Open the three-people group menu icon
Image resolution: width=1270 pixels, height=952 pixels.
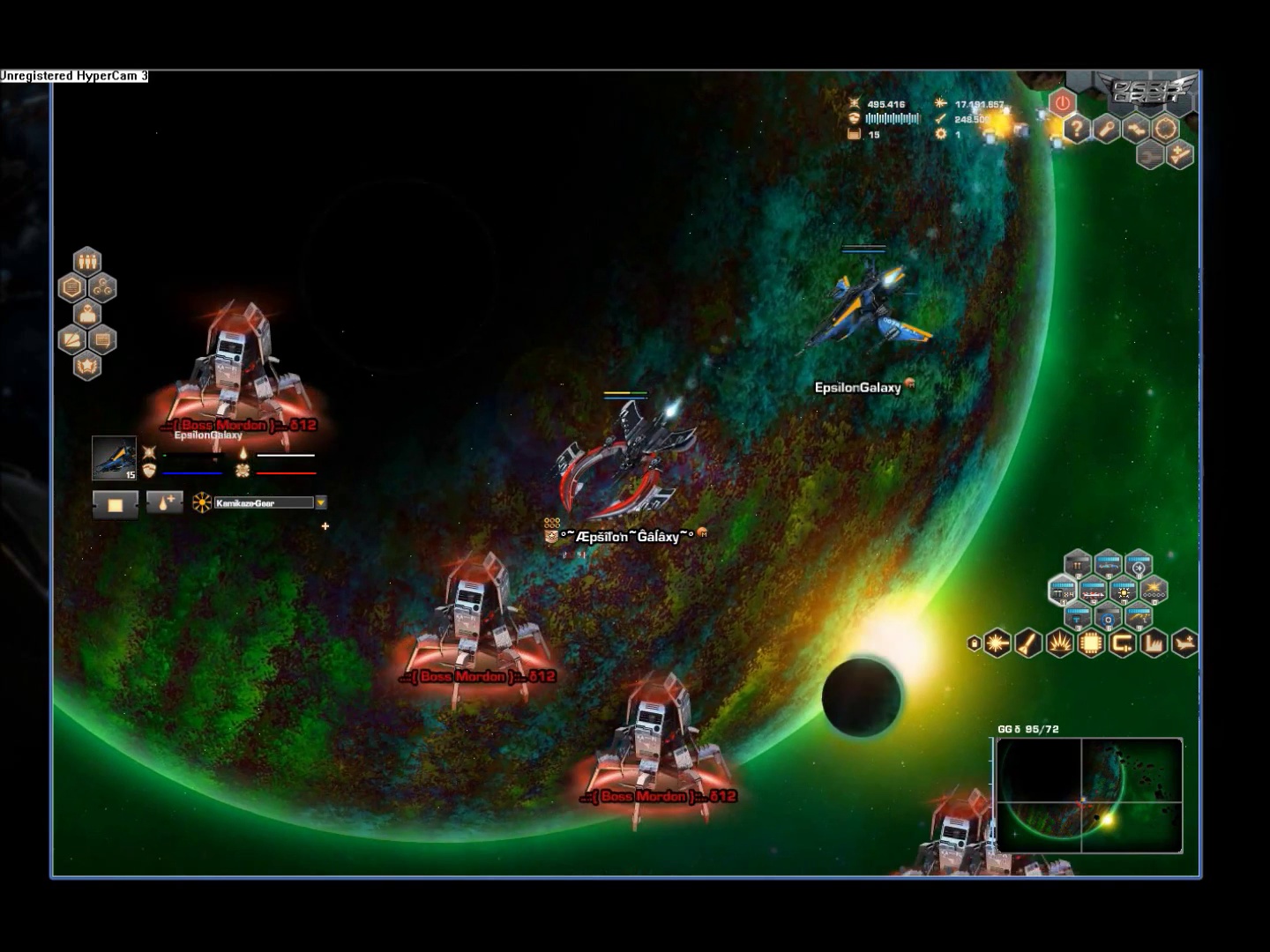tap(86, 261)
